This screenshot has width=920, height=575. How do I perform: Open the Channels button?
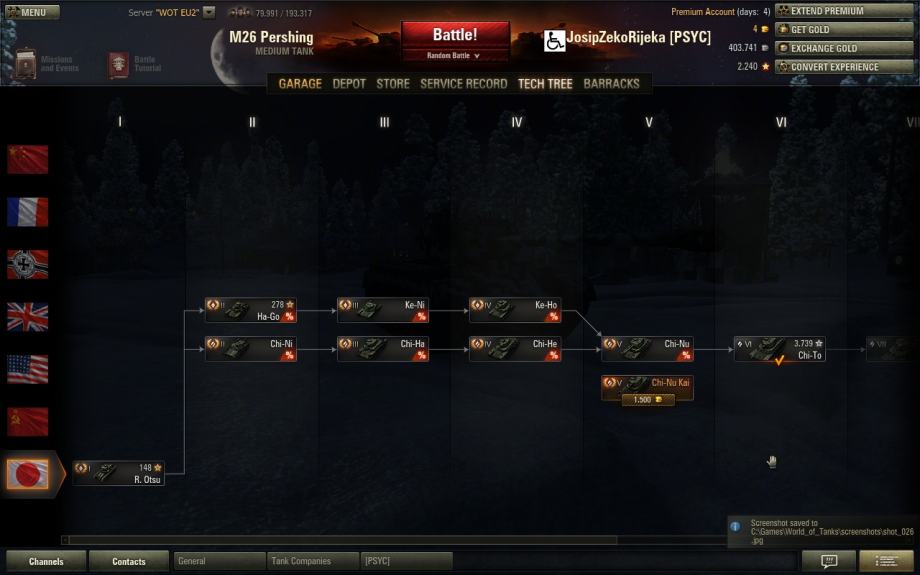(46, 561)
